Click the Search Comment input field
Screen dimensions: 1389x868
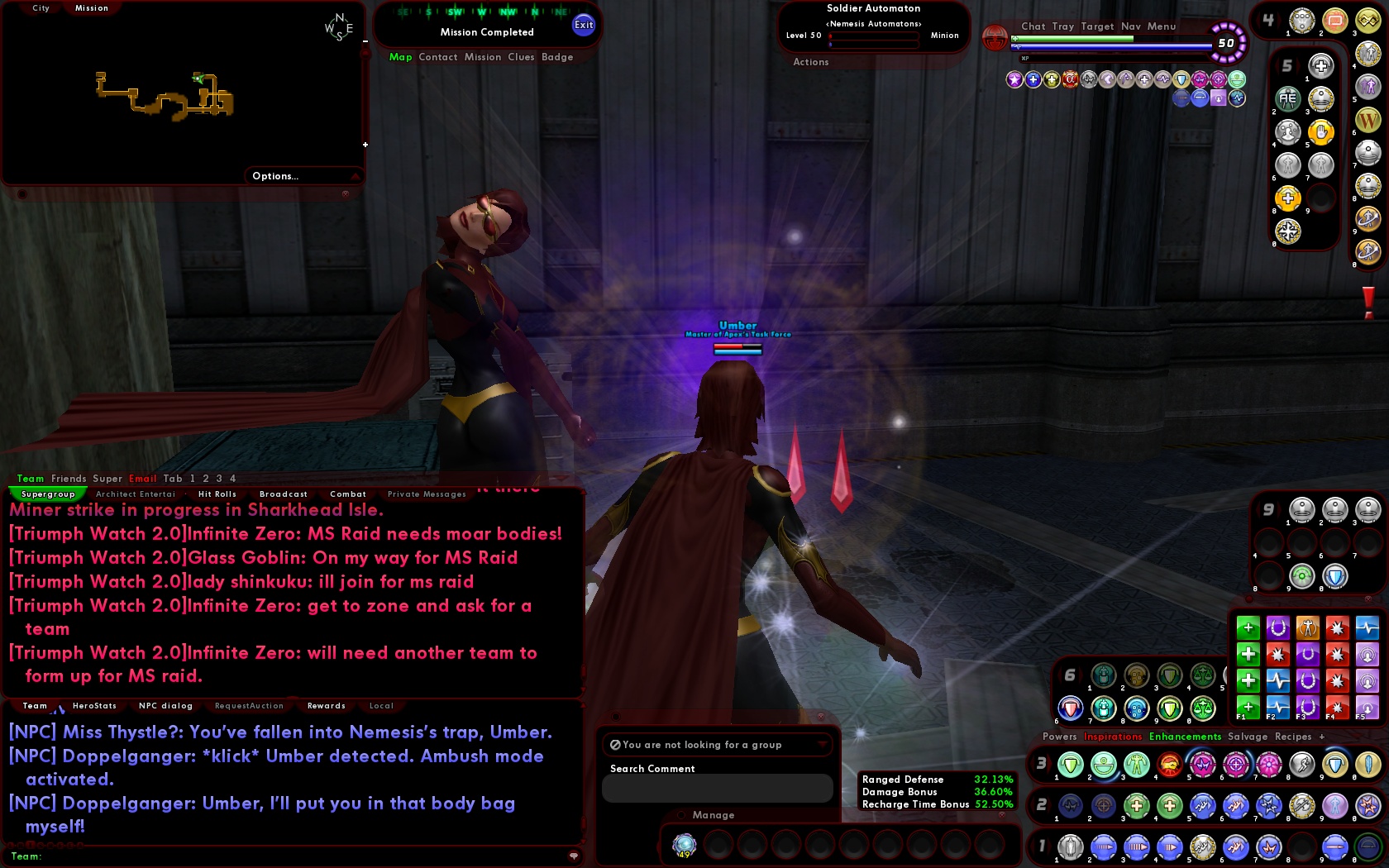coord(718,787)
